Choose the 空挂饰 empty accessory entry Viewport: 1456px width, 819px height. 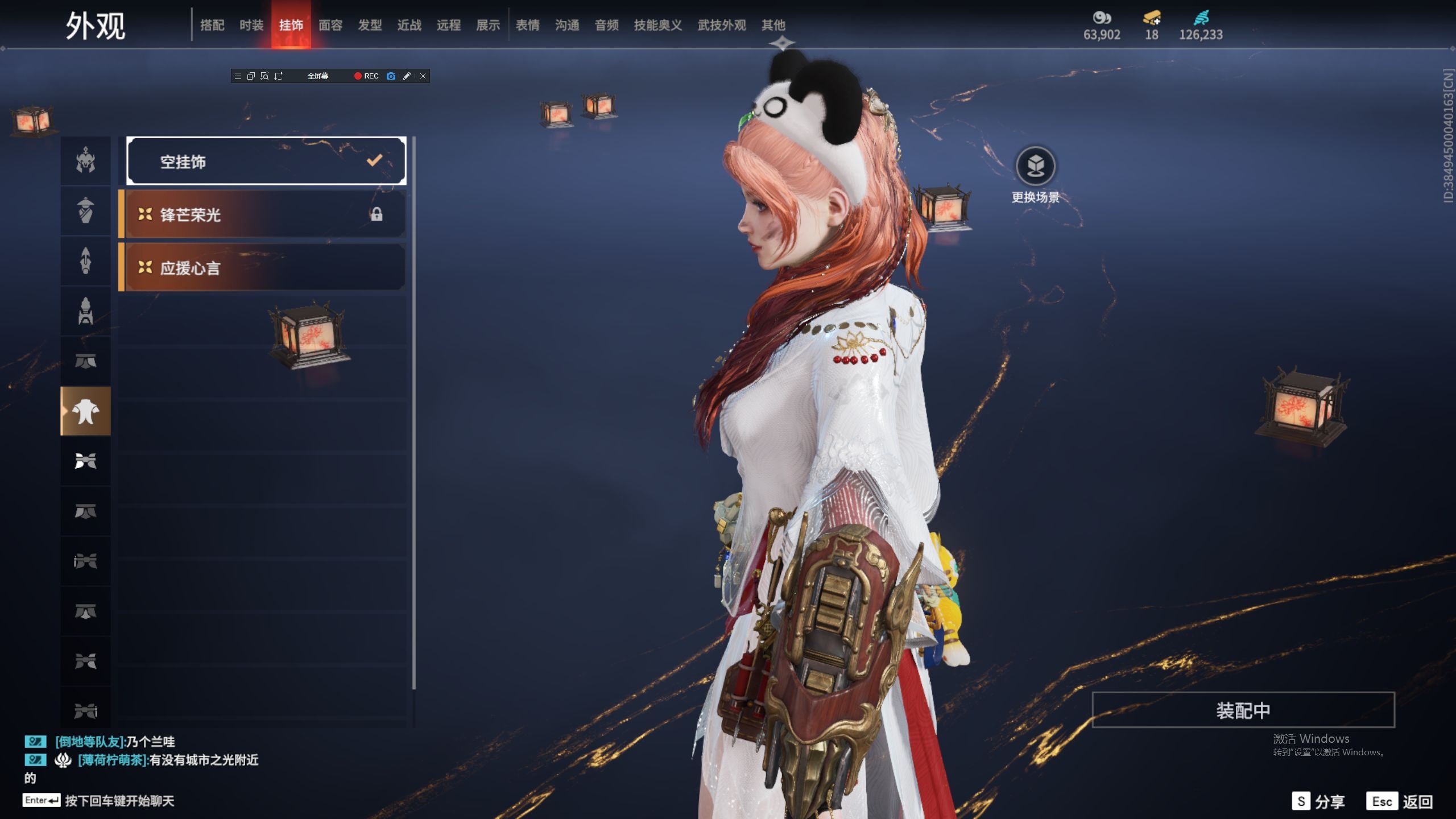[266, 162]
